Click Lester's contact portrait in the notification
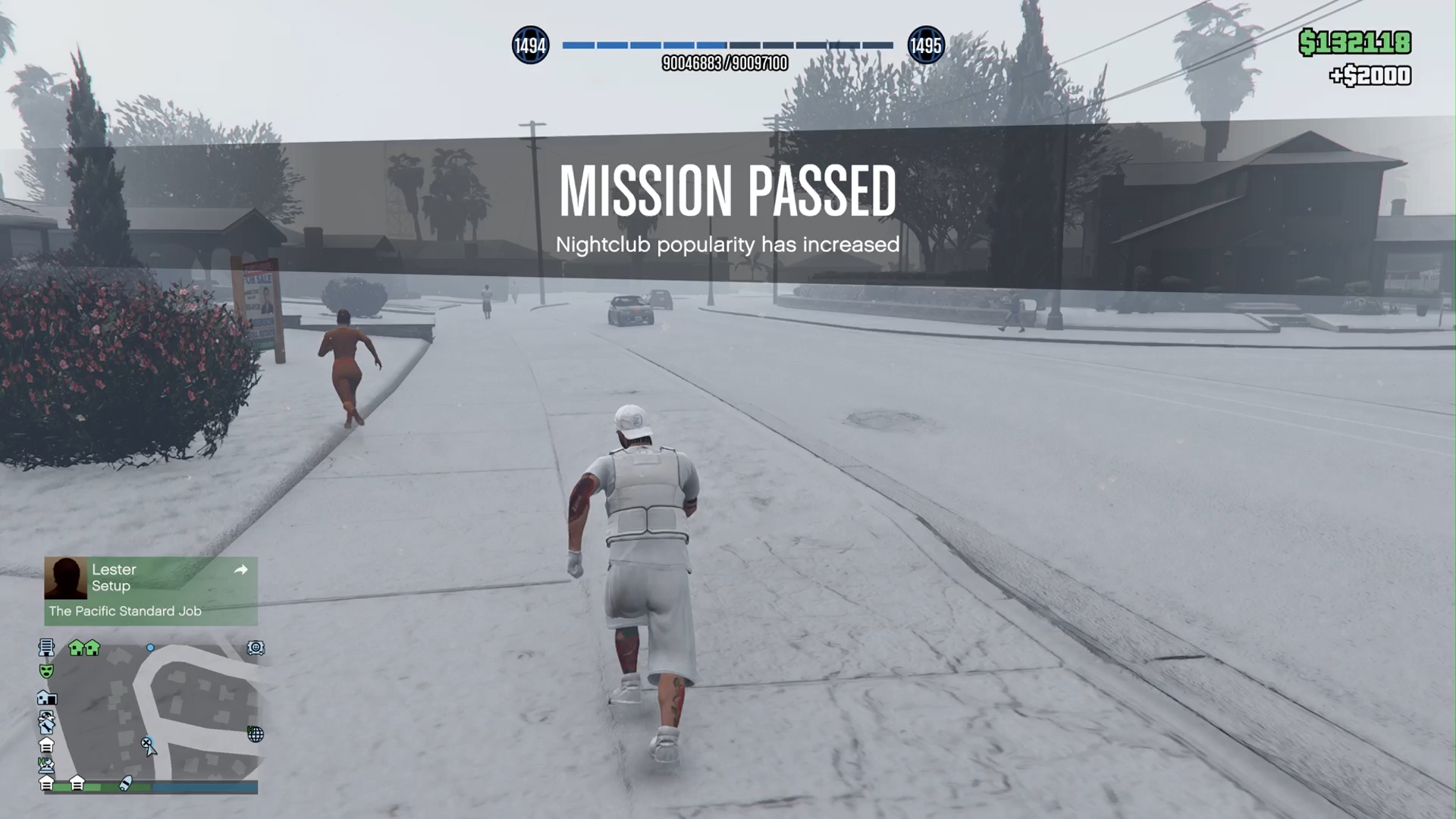The image size is (1456, 819). tap(66, 578)
